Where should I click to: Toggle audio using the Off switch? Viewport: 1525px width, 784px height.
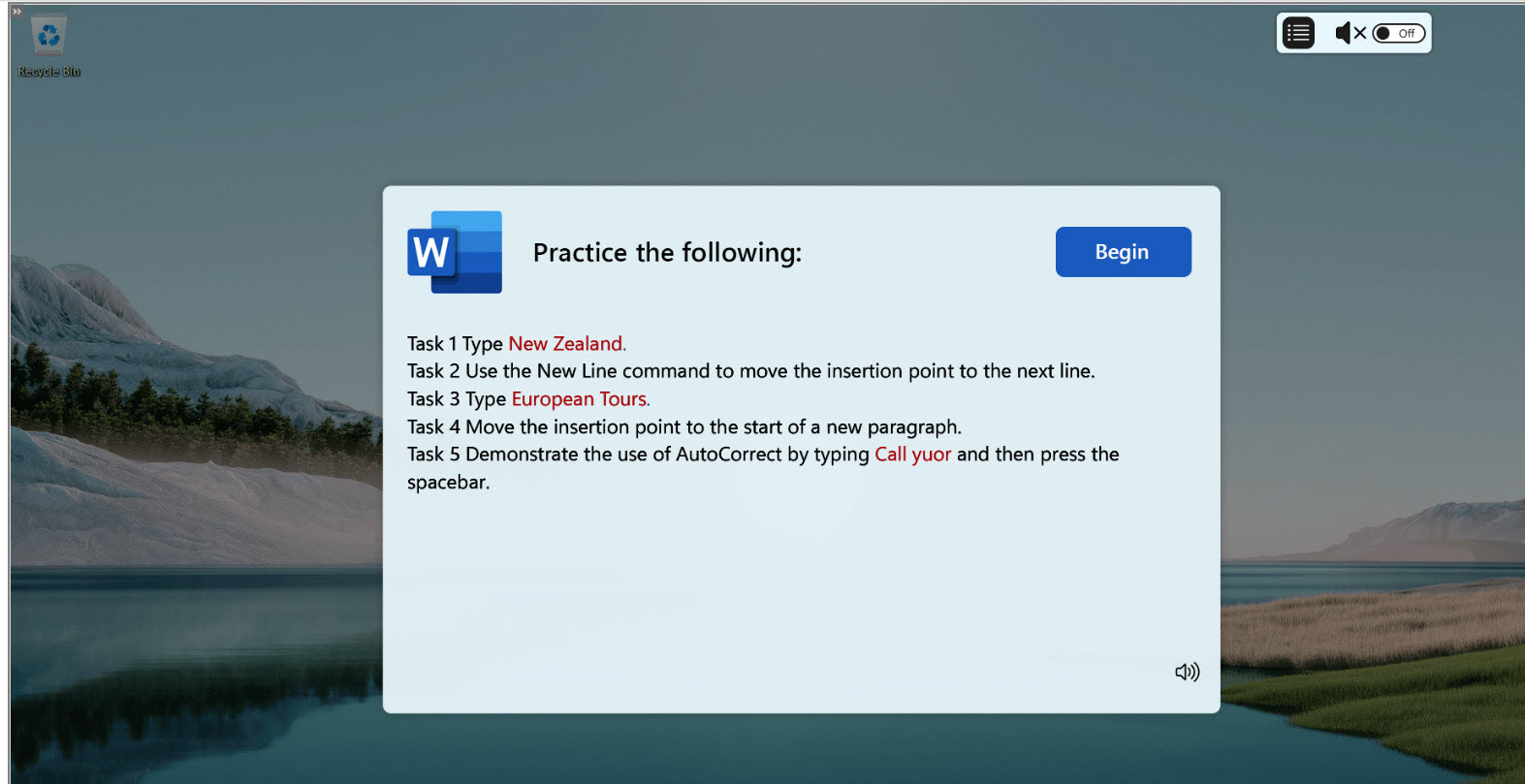[1398, 32]
